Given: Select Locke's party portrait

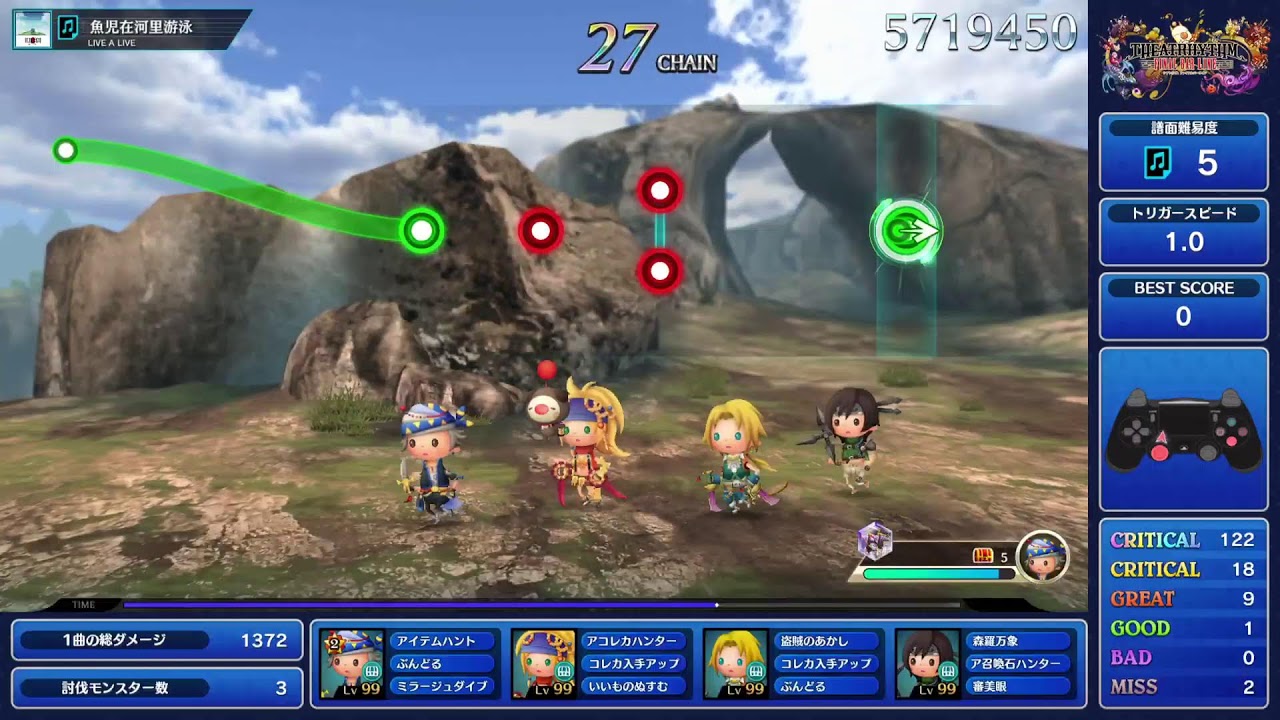Looking at the screenshot, I should 352,663.
